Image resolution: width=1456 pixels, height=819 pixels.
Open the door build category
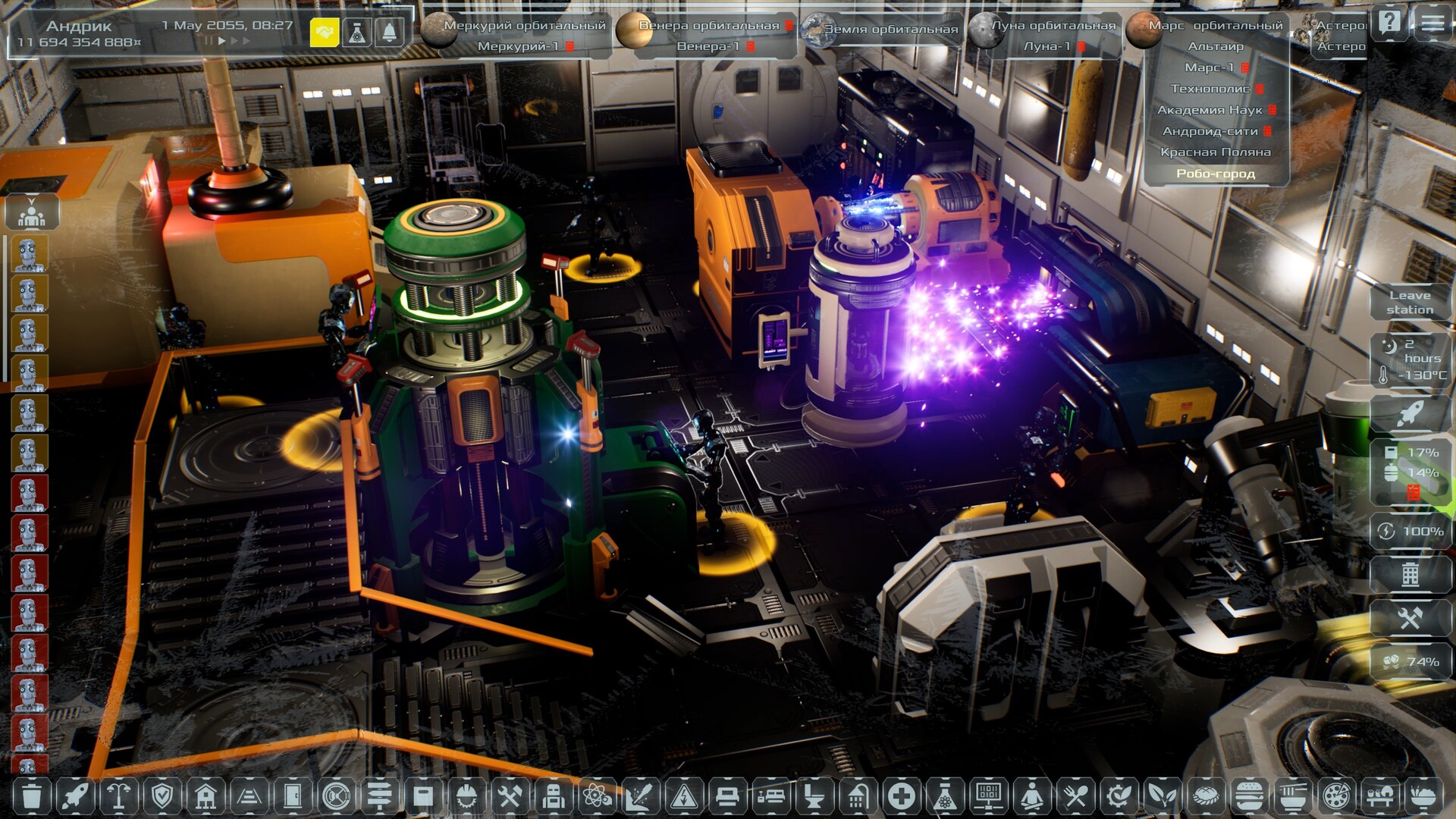point(293,796)
